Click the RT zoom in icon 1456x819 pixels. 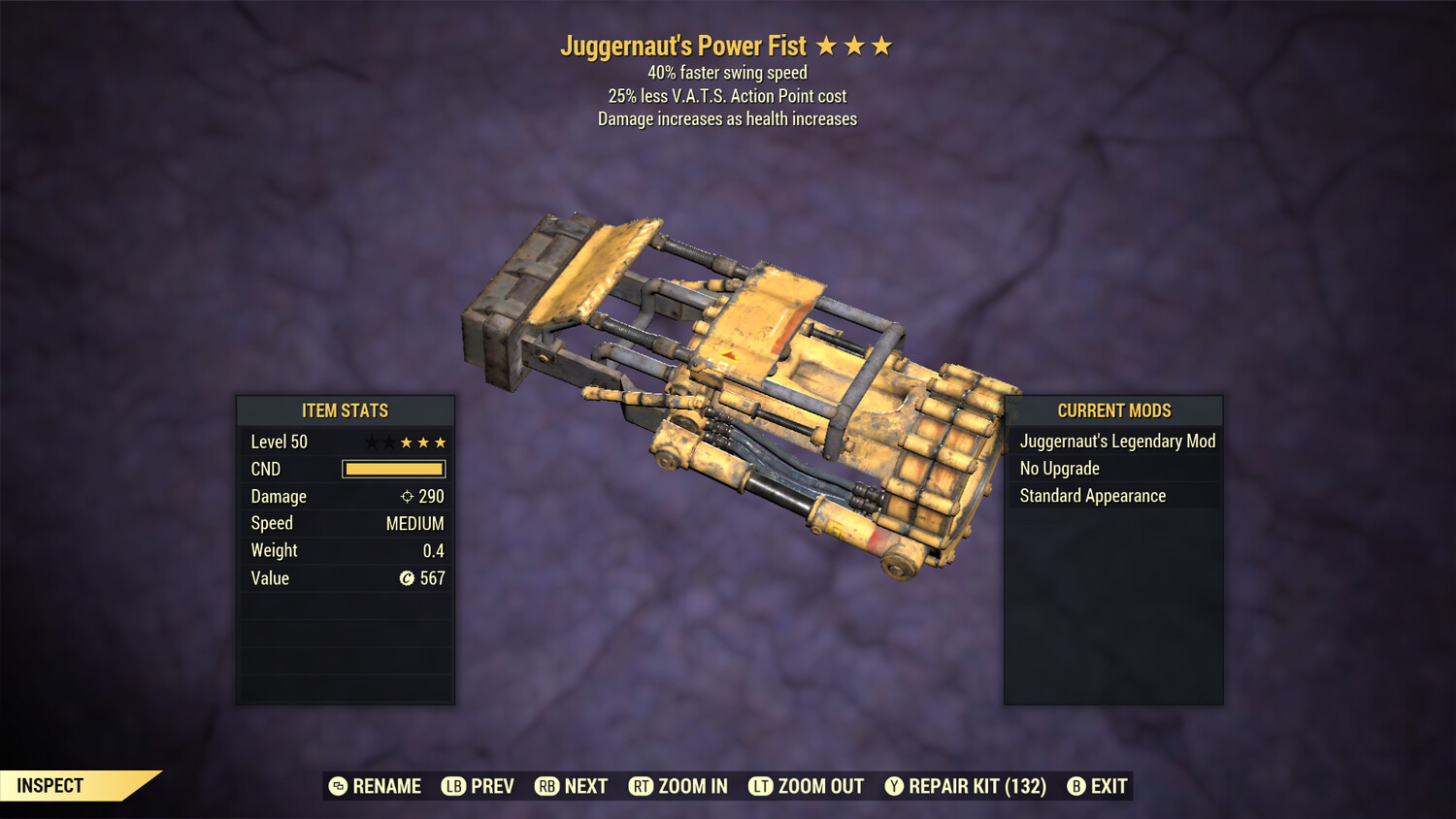642,786
